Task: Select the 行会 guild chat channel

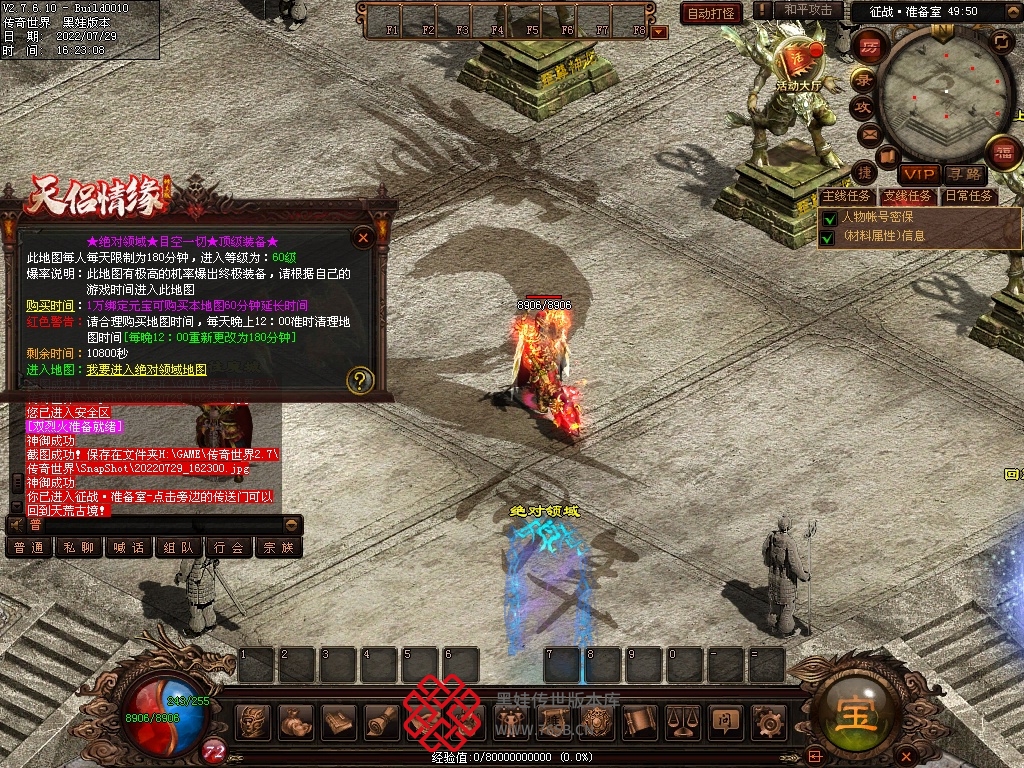Action: coord(229,548)
